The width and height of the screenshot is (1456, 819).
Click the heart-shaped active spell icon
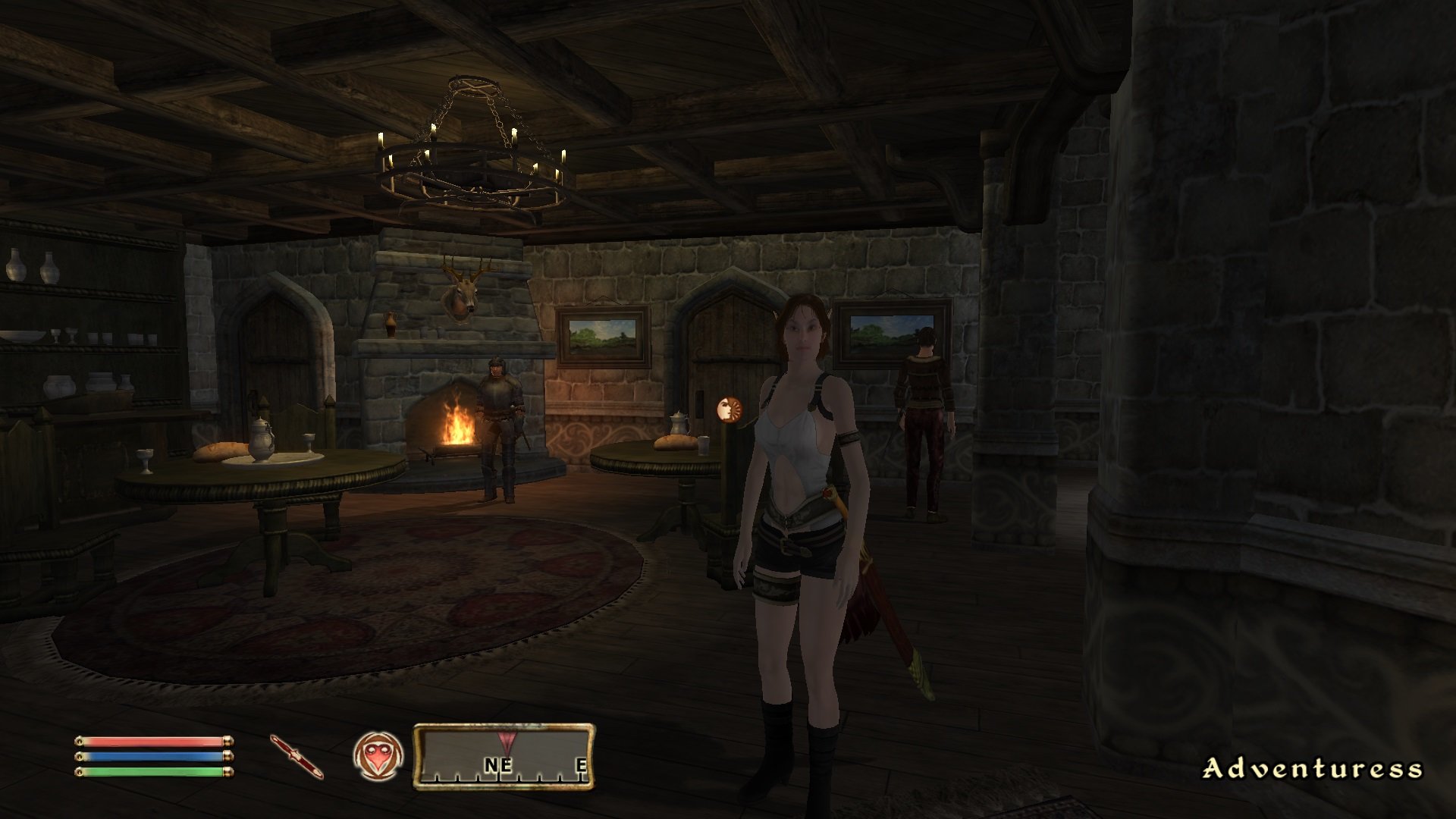[378, 756]
